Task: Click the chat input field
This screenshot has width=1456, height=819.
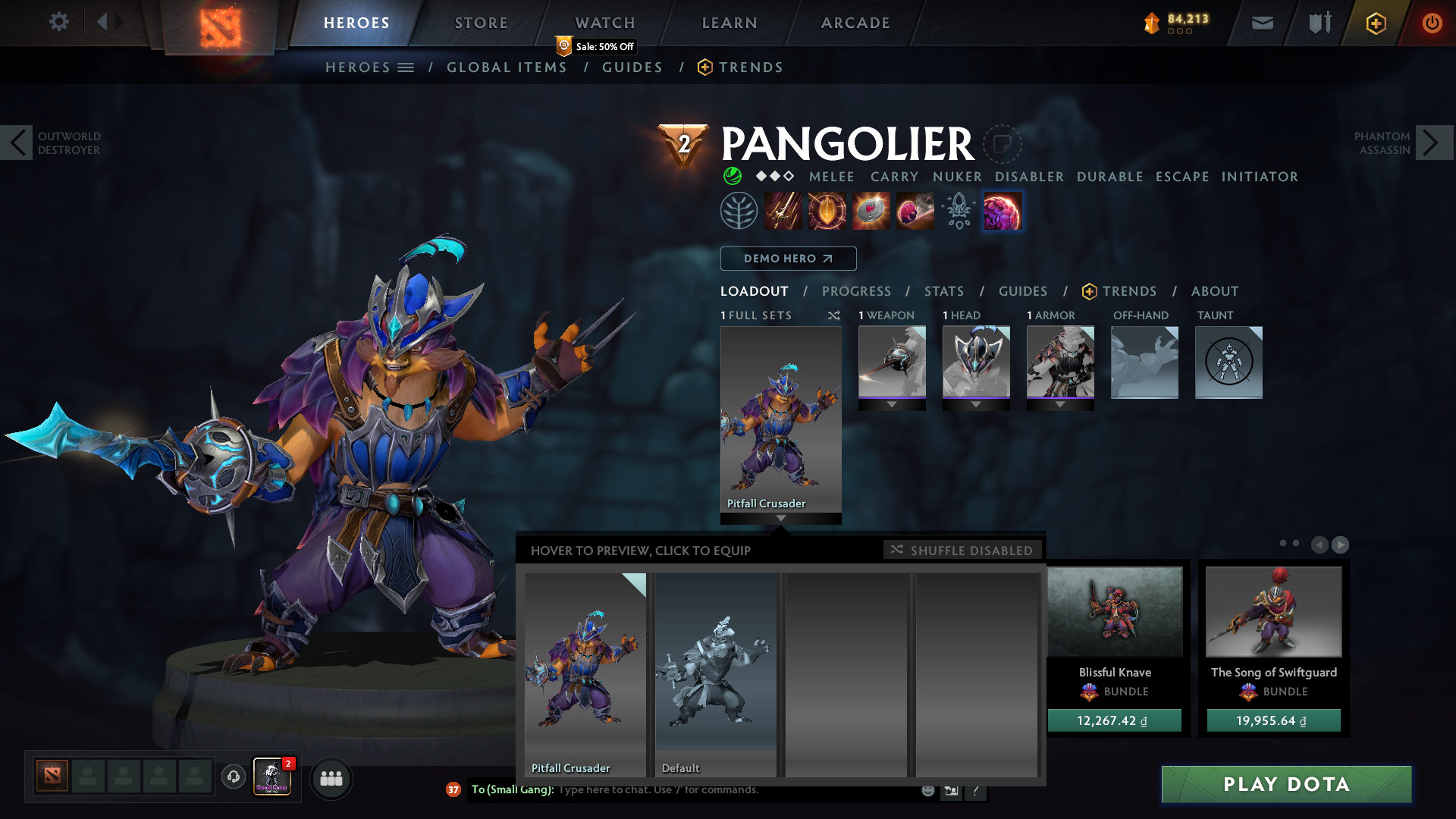Action: click(x=736, y=790)
